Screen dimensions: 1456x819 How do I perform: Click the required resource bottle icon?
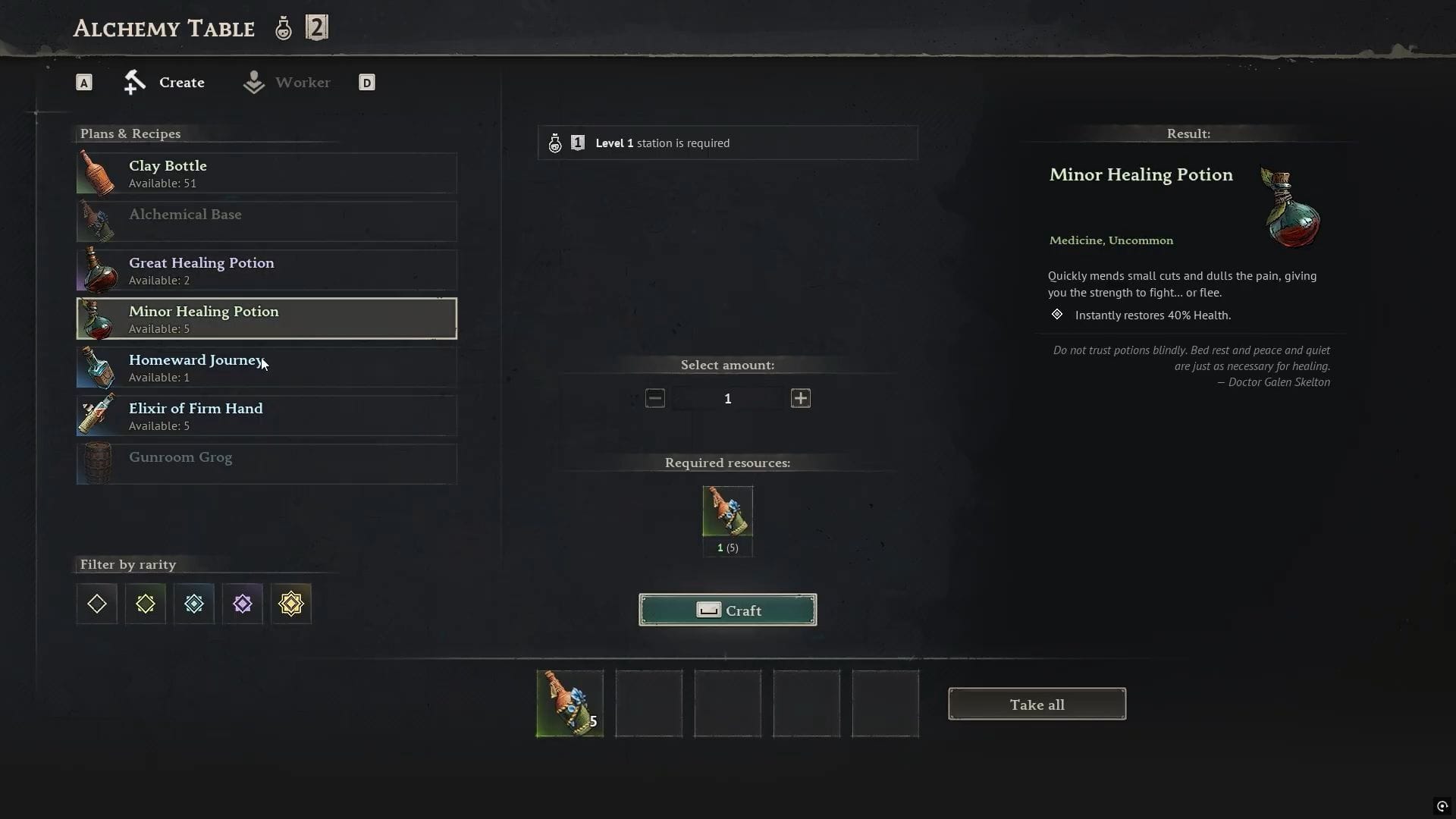(727, 510)
